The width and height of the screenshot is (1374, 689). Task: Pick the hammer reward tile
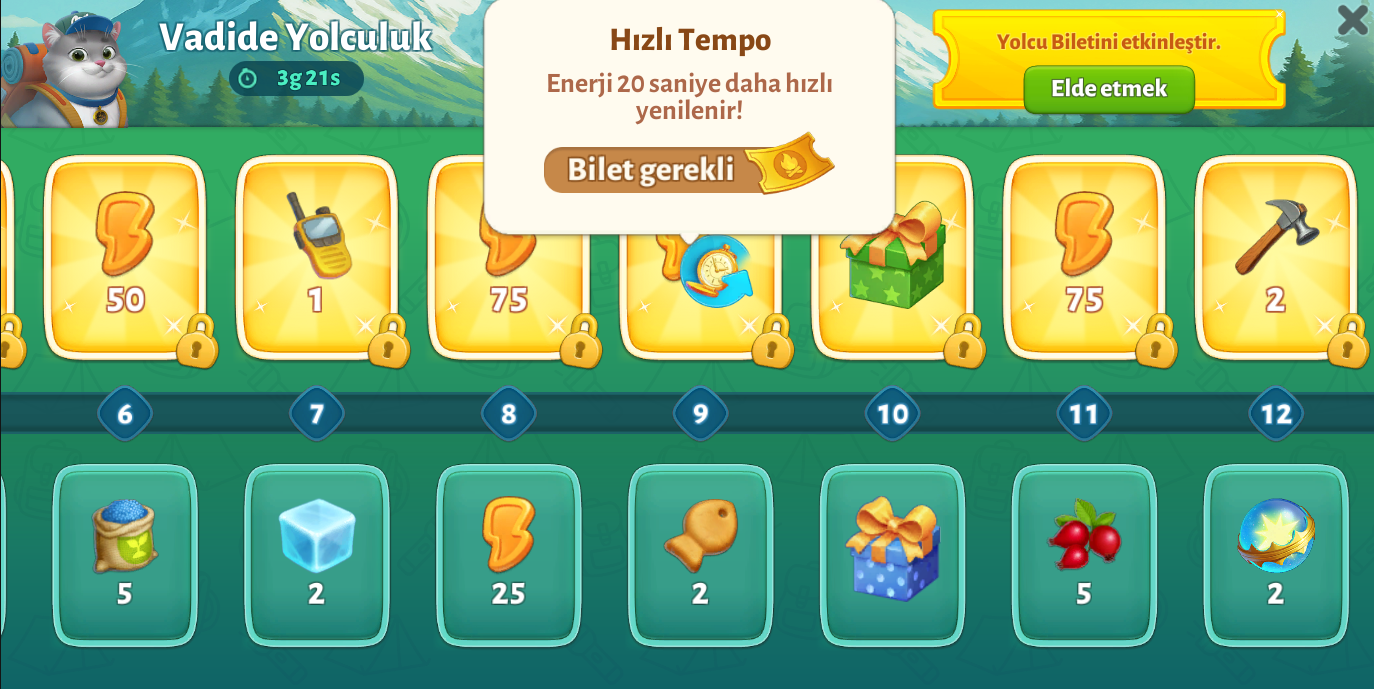click(1276, 256)
